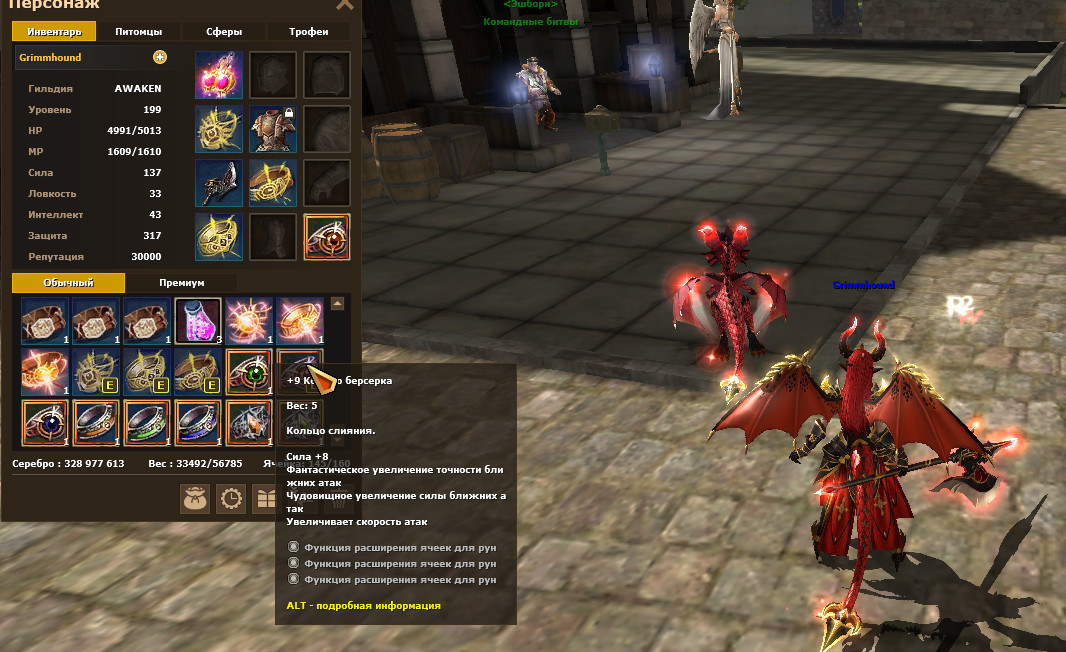
Task: Choose the blue-eye ring in inventory
Action: pos(44,422)
